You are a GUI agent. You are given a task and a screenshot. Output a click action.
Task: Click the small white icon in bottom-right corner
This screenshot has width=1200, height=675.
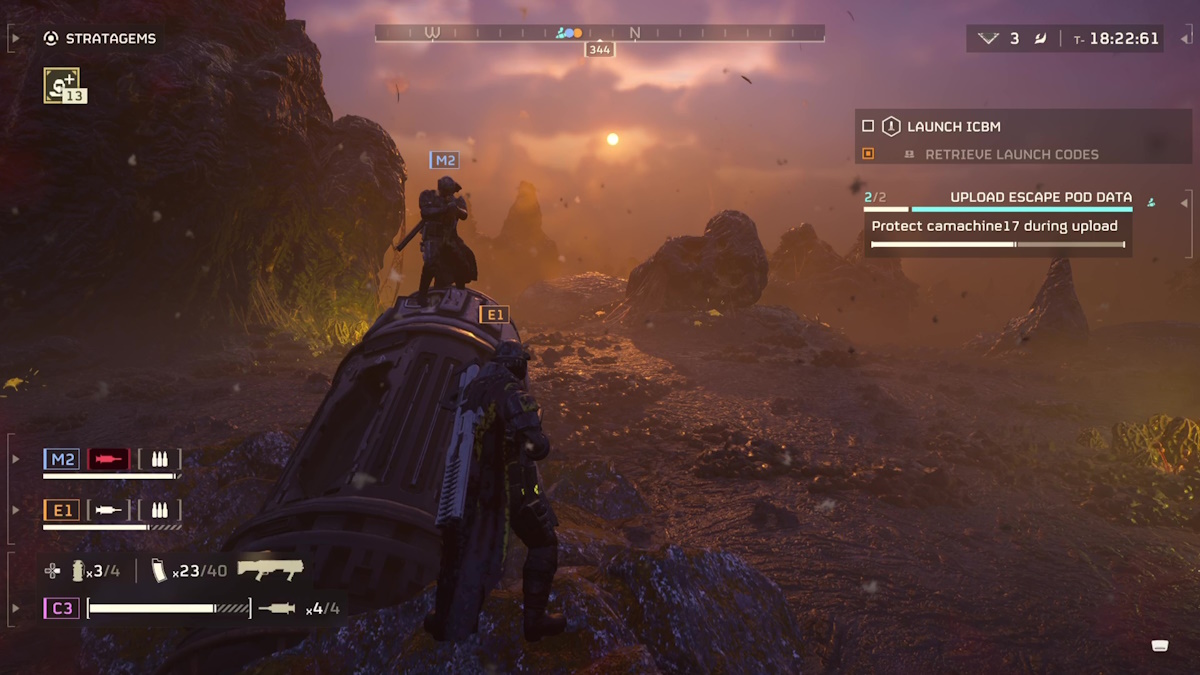[1160, 645]
